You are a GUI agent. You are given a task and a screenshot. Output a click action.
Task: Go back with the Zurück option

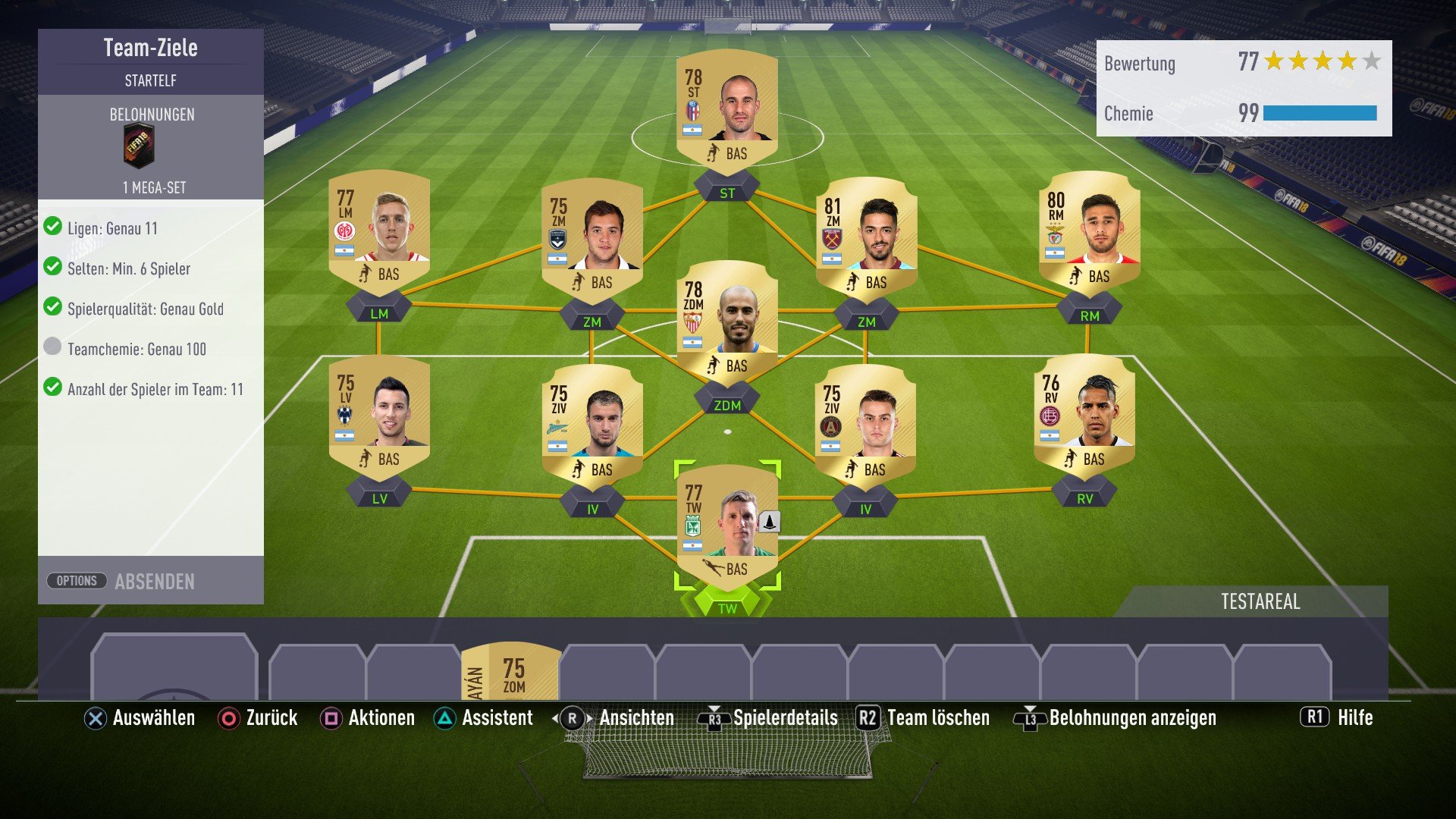[x=271, y=717]
